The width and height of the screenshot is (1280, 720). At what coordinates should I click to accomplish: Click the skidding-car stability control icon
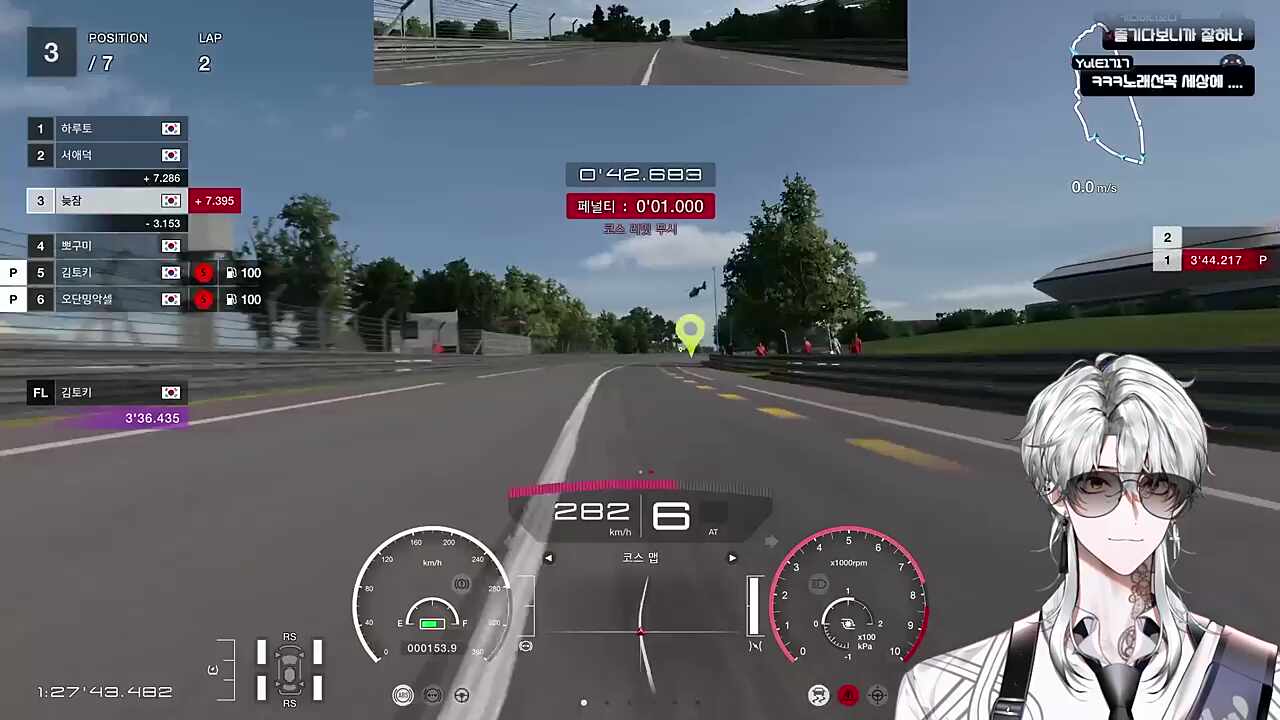pos(819,695)
